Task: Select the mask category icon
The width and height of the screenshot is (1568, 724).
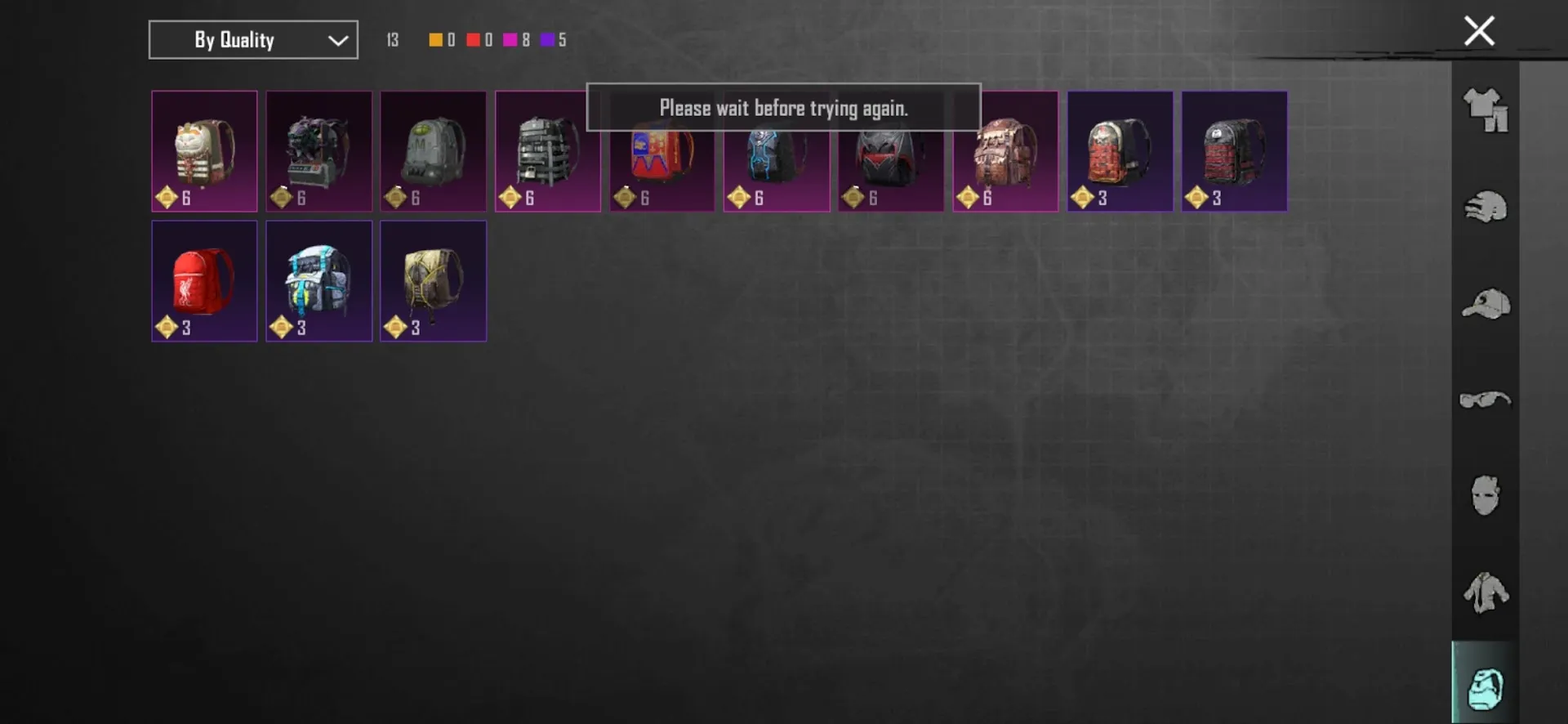Action: [x=1485, y=496]
